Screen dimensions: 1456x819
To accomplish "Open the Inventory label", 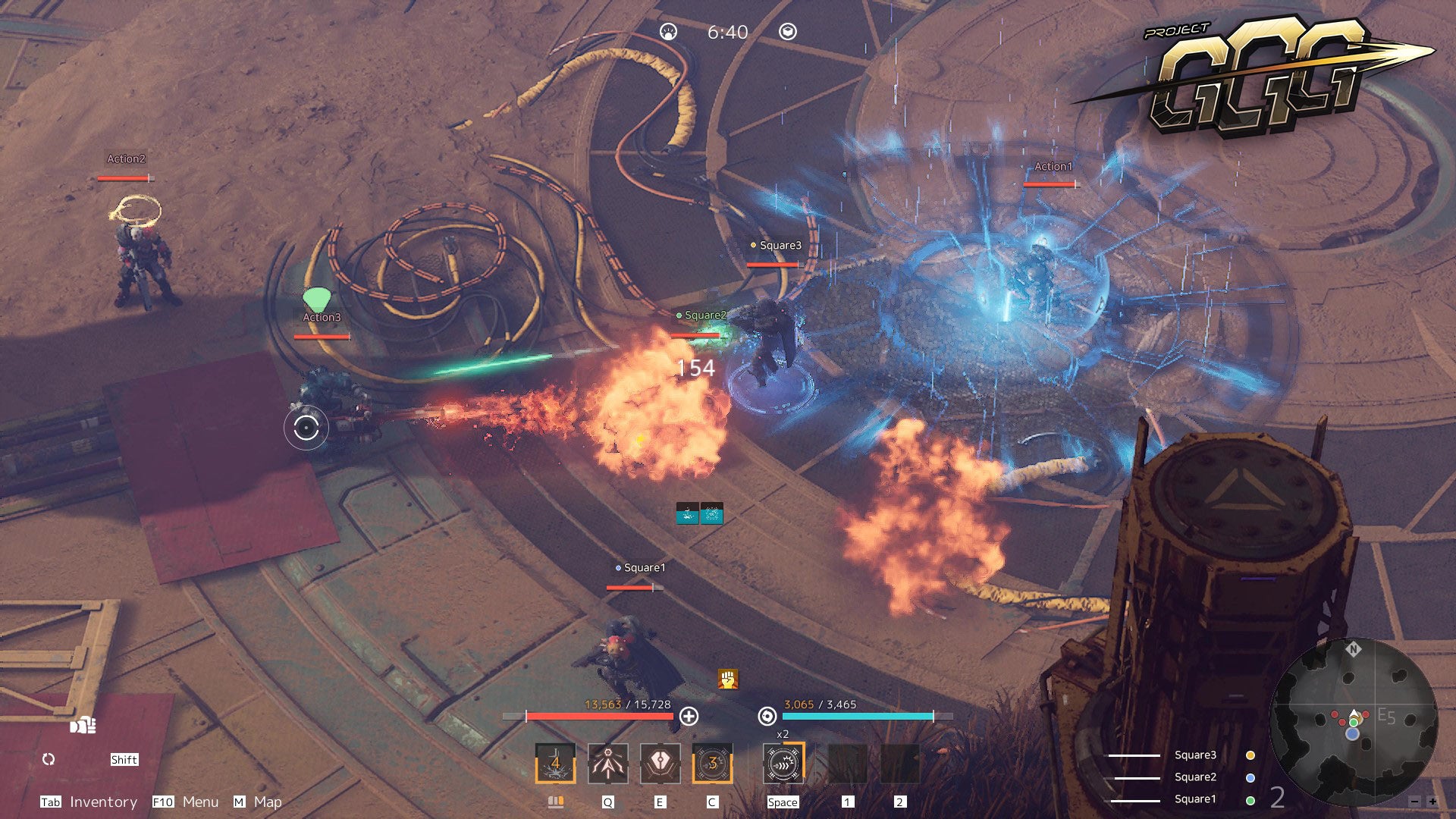I will [x=103, y=802].
